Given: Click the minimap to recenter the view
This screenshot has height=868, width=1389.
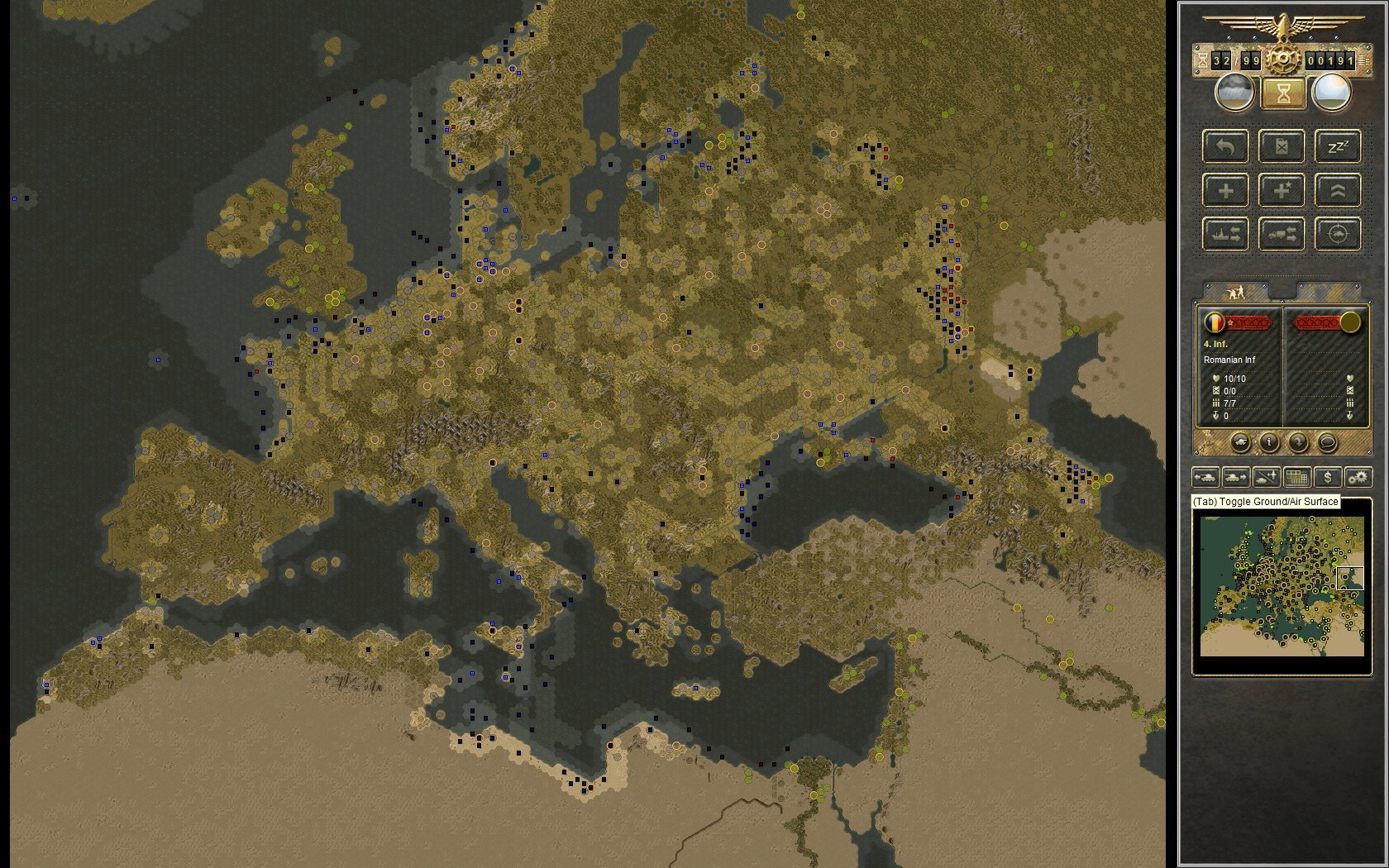Looking at the screenshot, I should click(x=1282, y=587).
